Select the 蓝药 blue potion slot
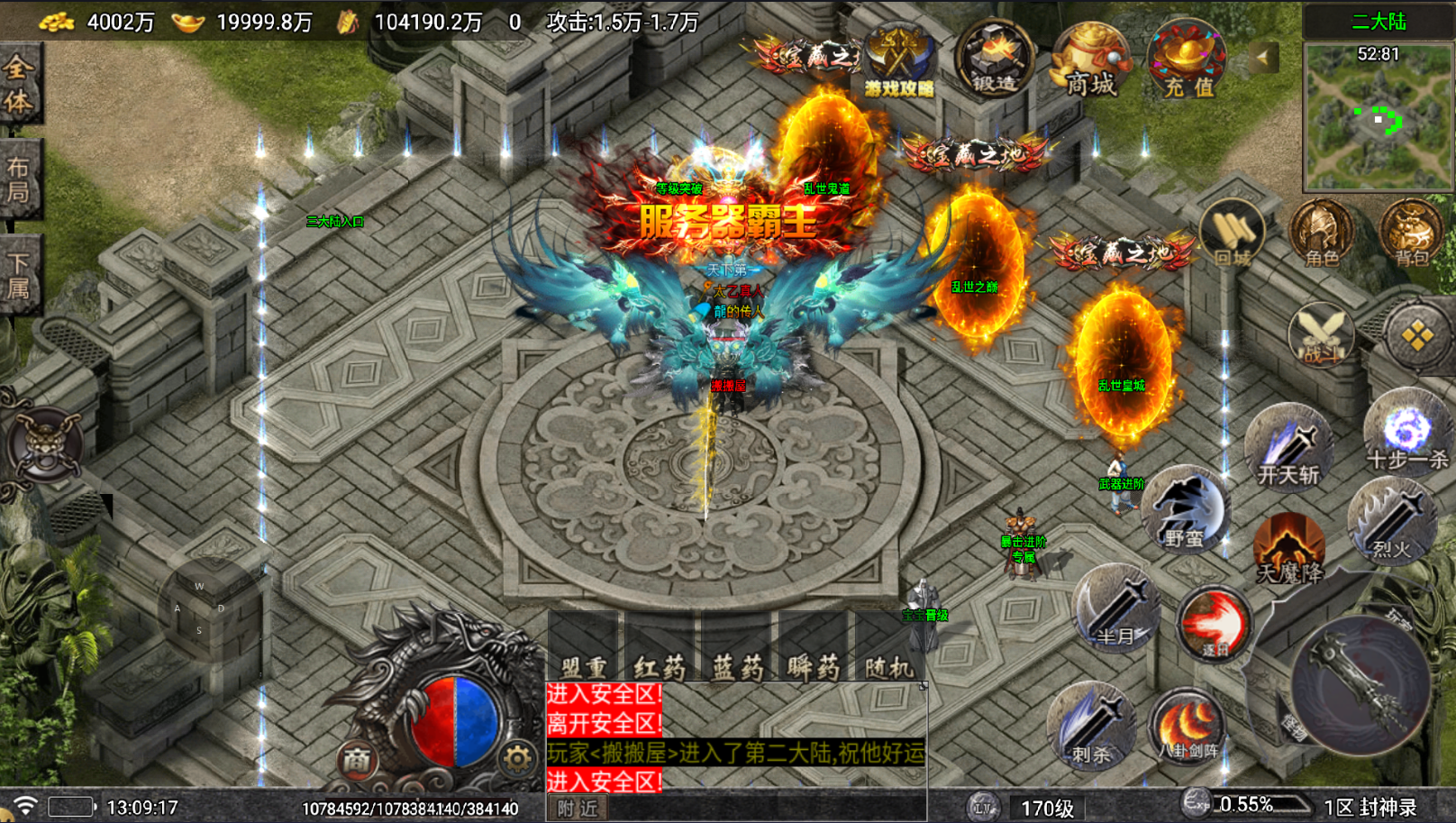1456x823 pixels. pyautogui.click(x=737, y=648)
